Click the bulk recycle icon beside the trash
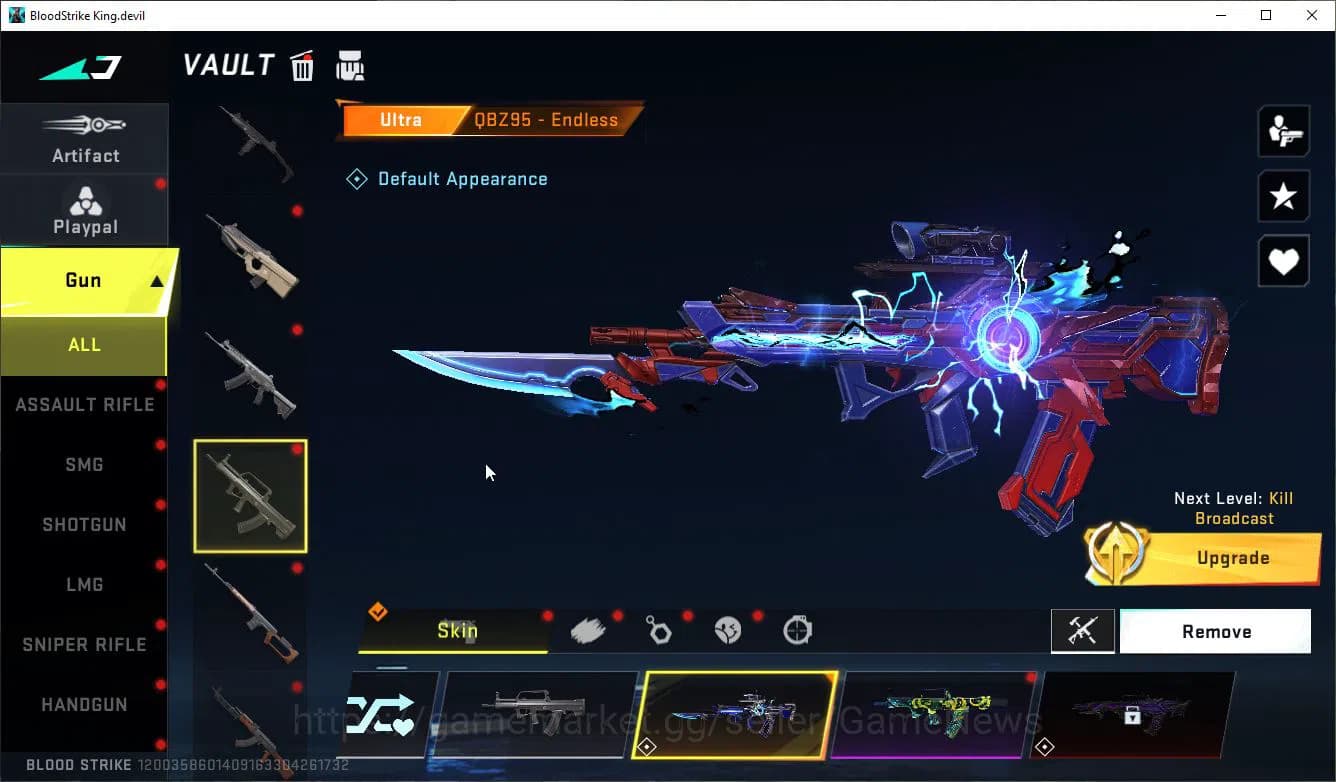Screen dimensions: 1336x782 [350, 64]
